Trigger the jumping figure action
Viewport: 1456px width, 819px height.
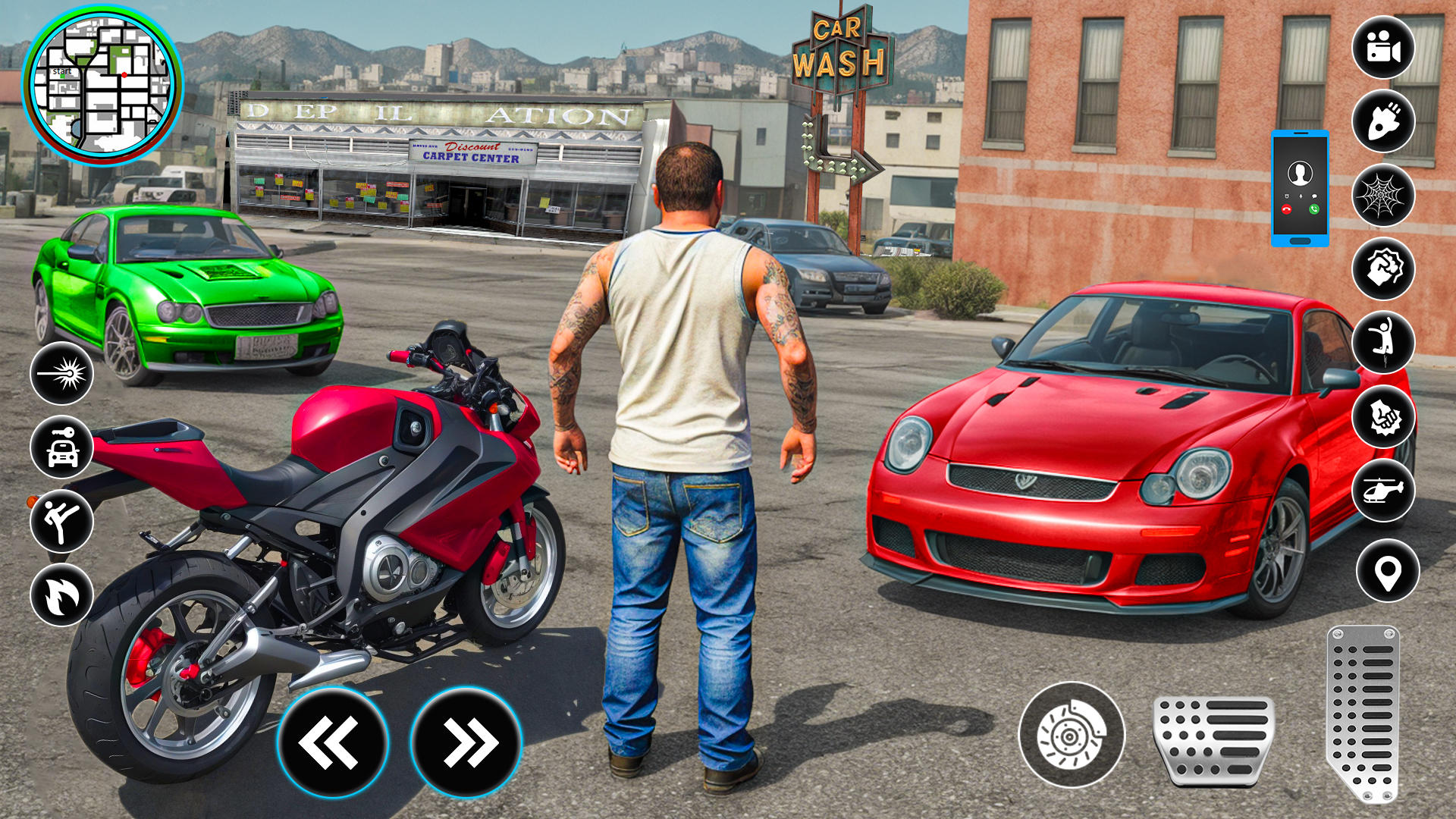click(x=1383, y=342)
